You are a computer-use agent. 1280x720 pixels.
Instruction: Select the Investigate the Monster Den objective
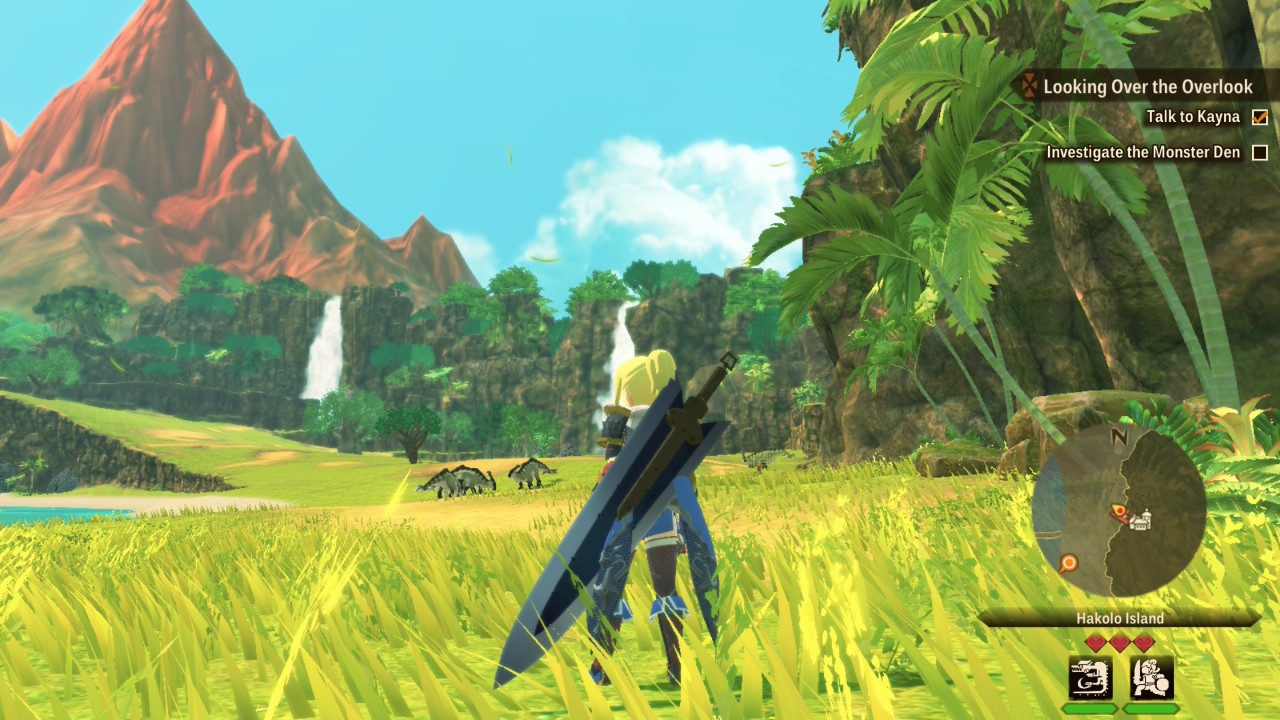1143,152
